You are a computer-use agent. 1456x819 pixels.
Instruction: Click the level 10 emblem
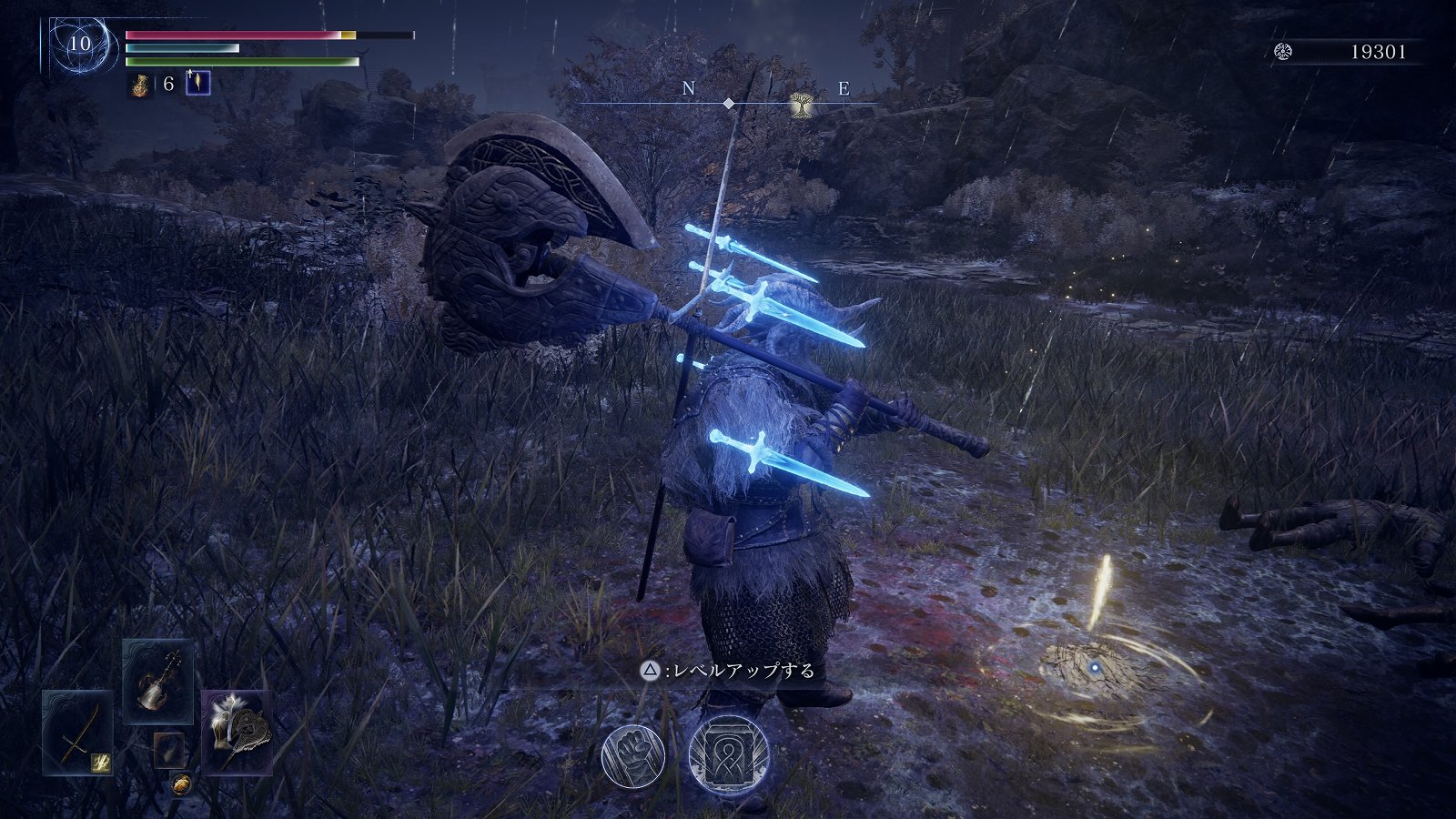[80, 44]
